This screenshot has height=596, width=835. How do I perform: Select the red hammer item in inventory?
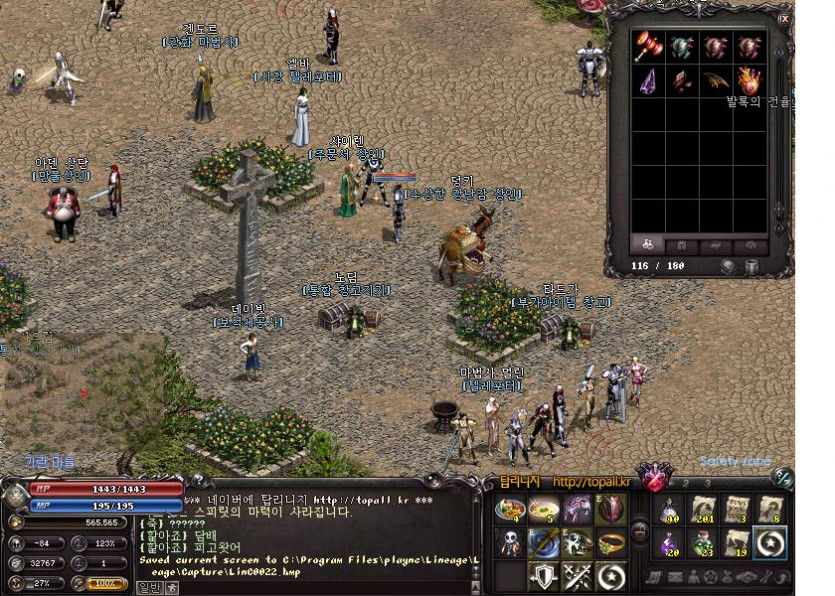point(647,47)
